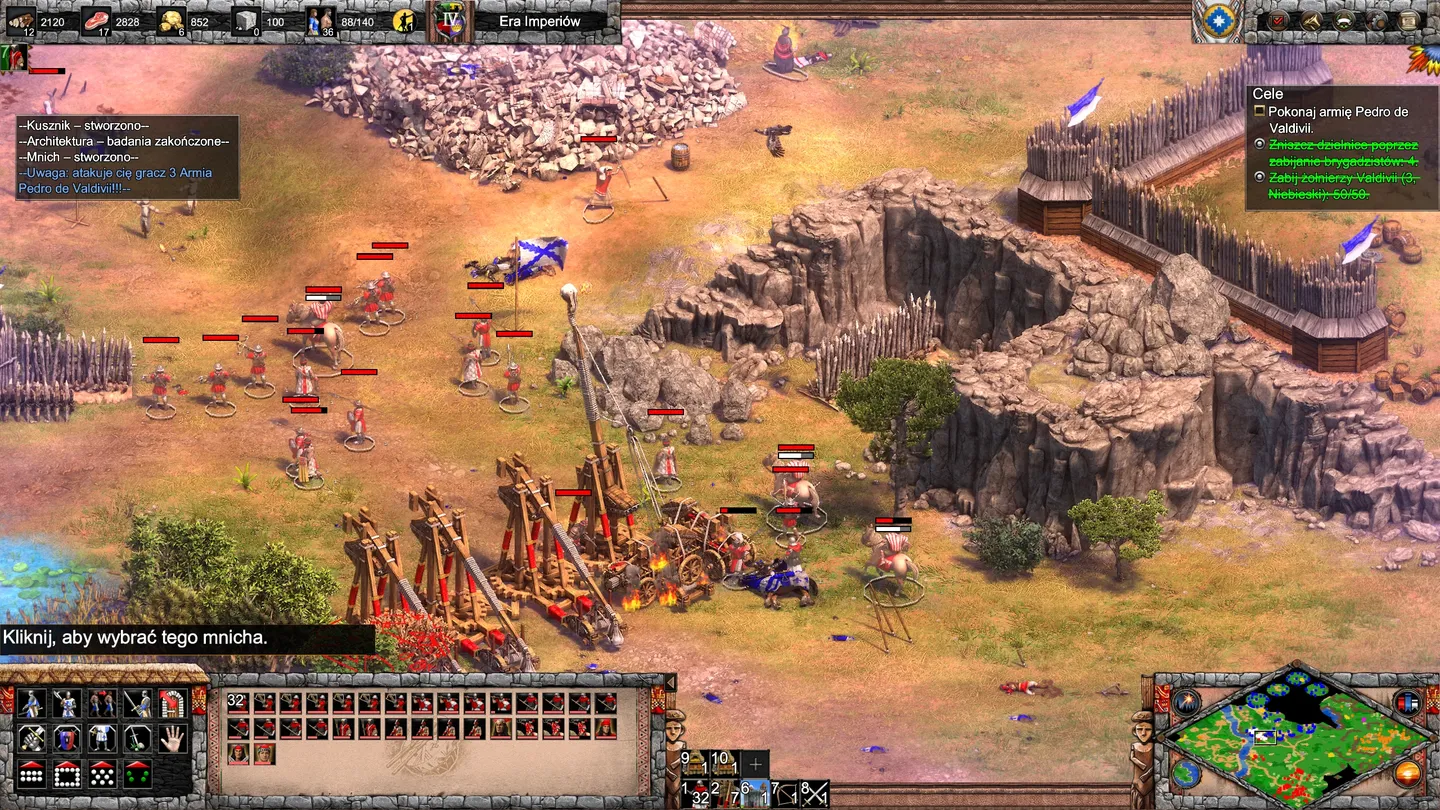1440x810 pixels.
Task: Activate the minimap signal flare button
Action: (1186, 703)
